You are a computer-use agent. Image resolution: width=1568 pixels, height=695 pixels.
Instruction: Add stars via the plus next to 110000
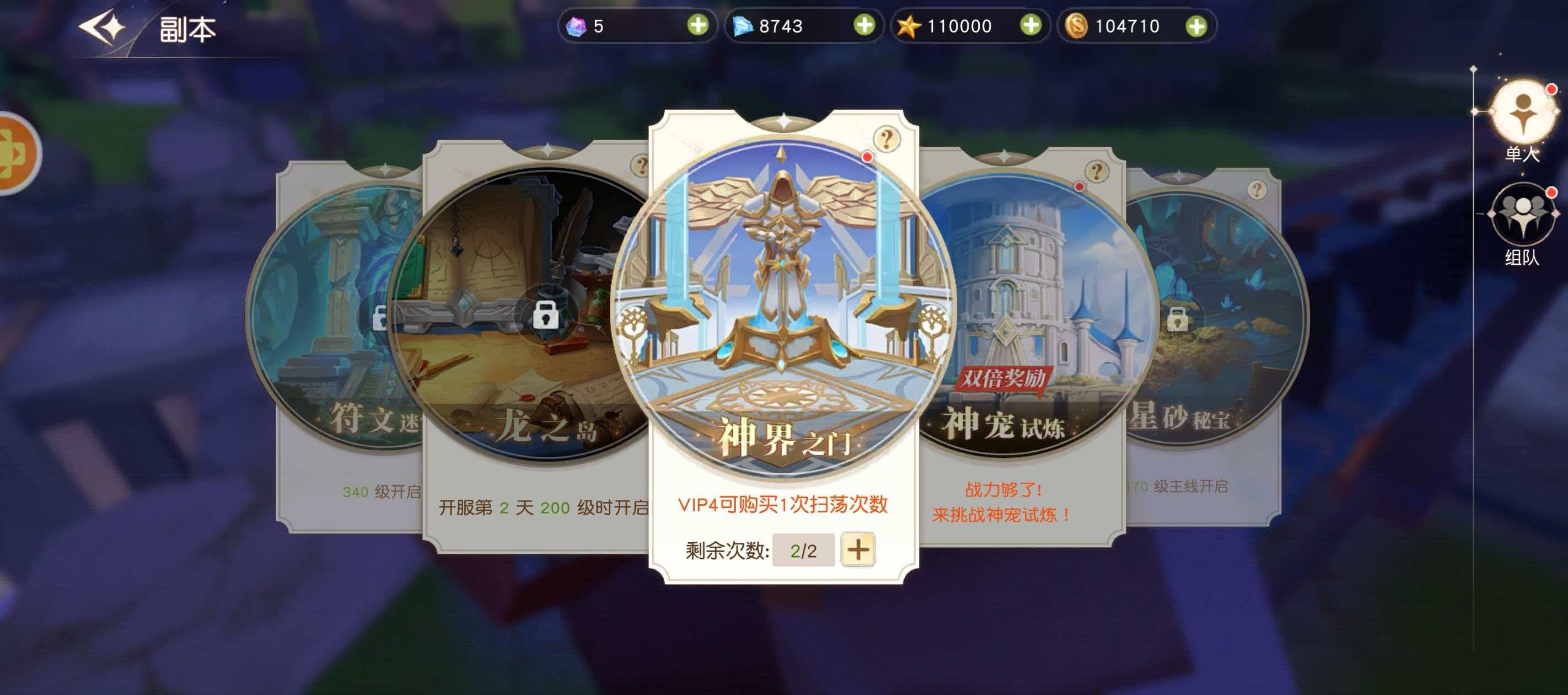1032,25
